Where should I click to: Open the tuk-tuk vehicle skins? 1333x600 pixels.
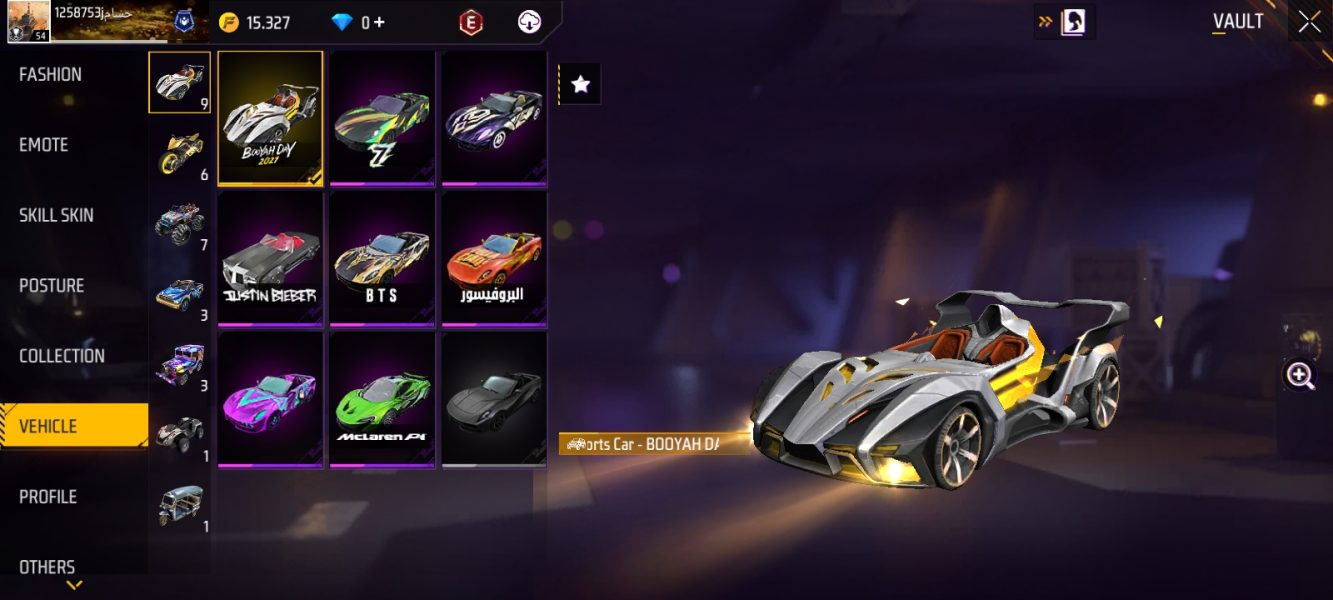[x=180, y=505]
